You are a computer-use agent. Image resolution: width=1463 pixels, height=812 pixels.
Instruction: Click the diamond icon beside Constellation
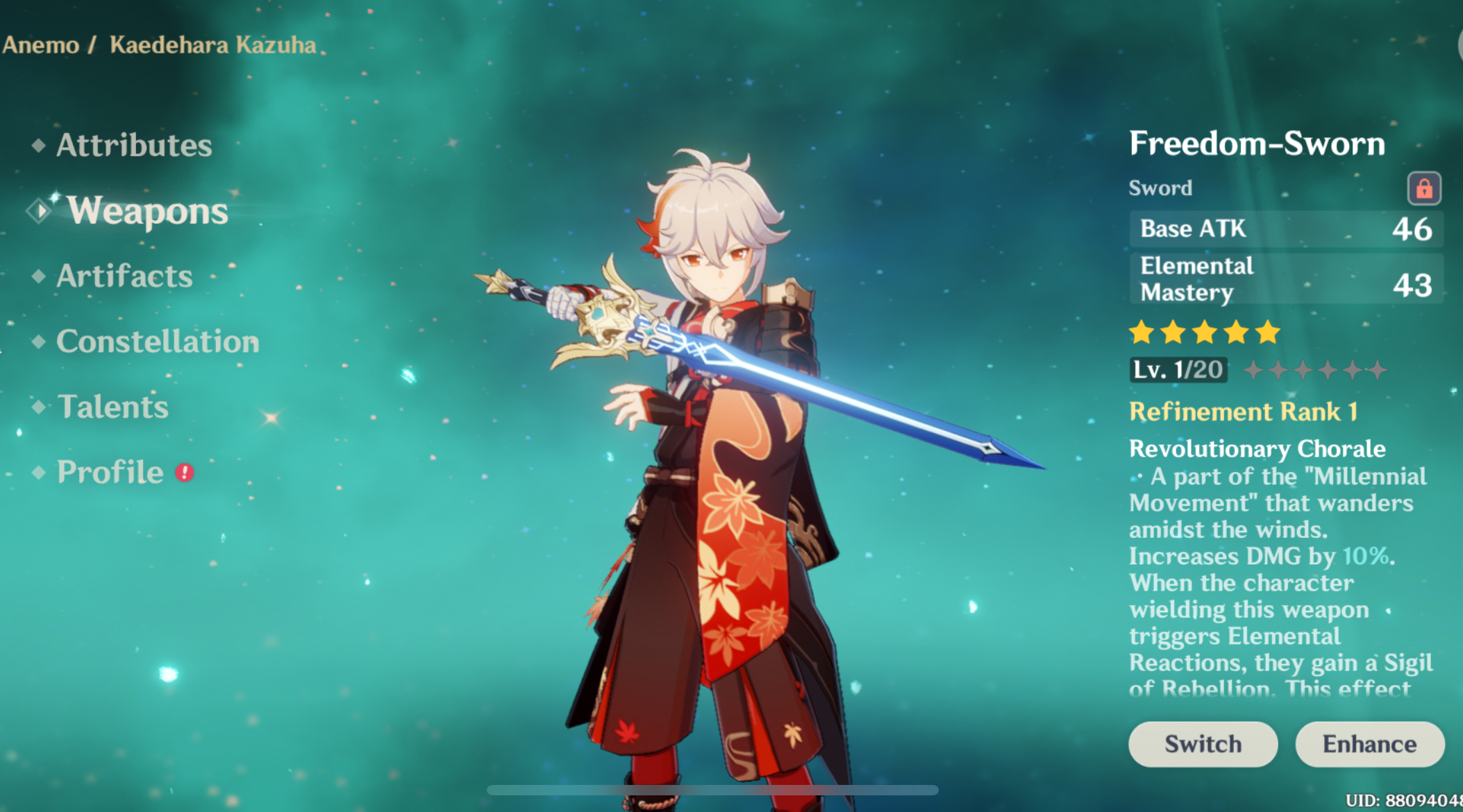[x=40, y=342]
